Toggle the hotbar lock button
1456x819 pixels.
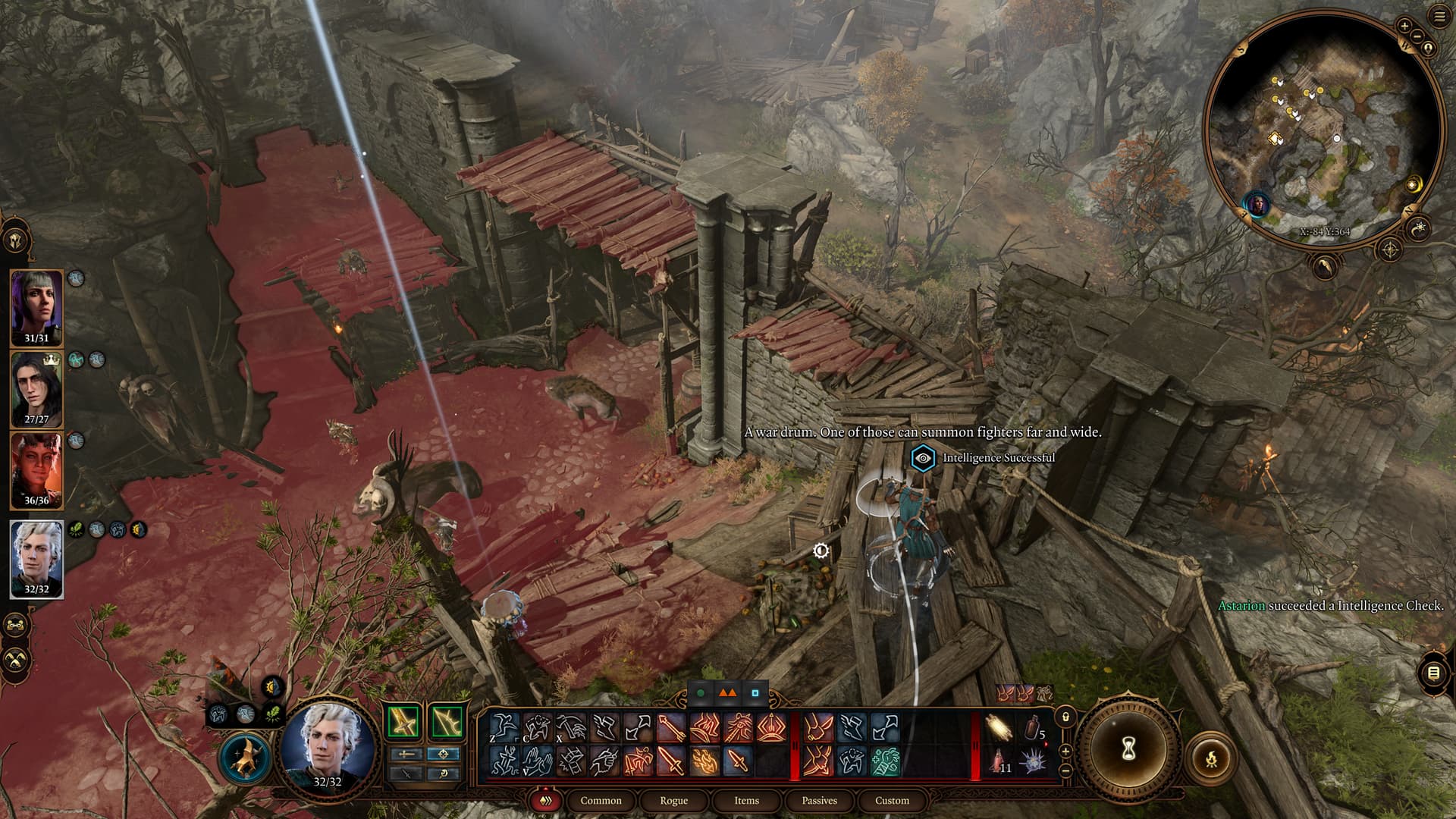click(x=1065, y=717)
